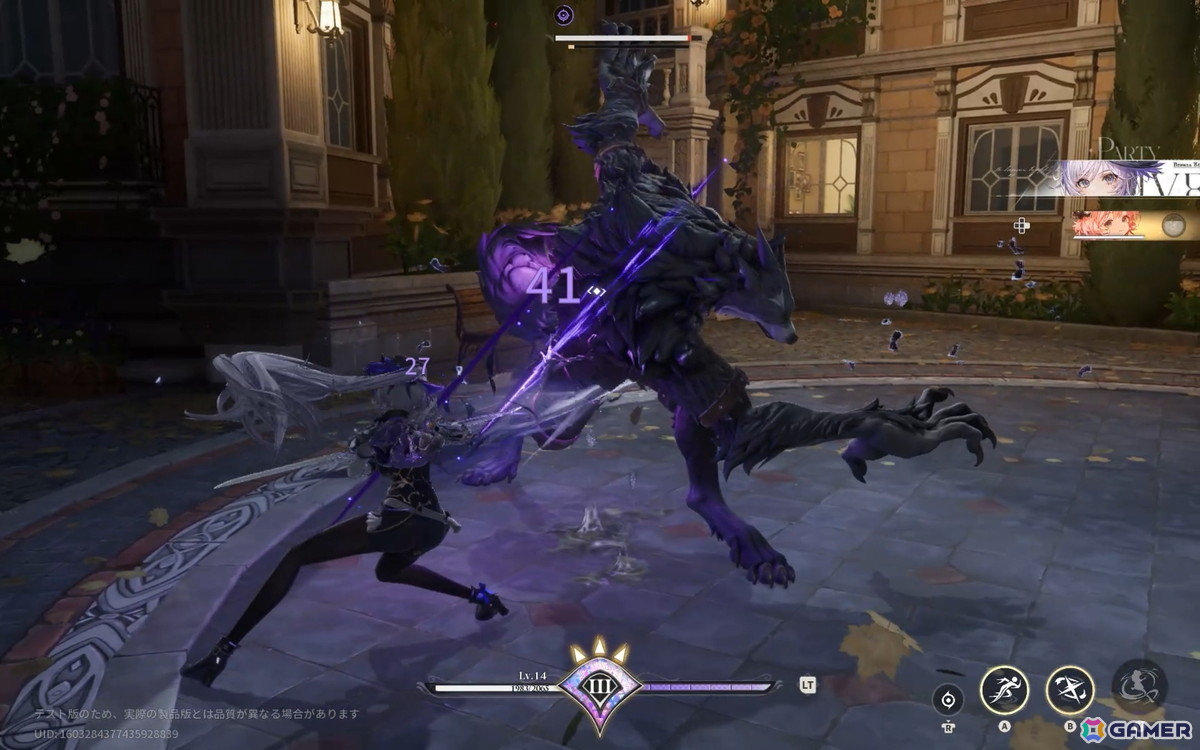Tap the small swirl target-lock icon
This screenshot has height=750, width=1200.
click(x=948, y=699)
